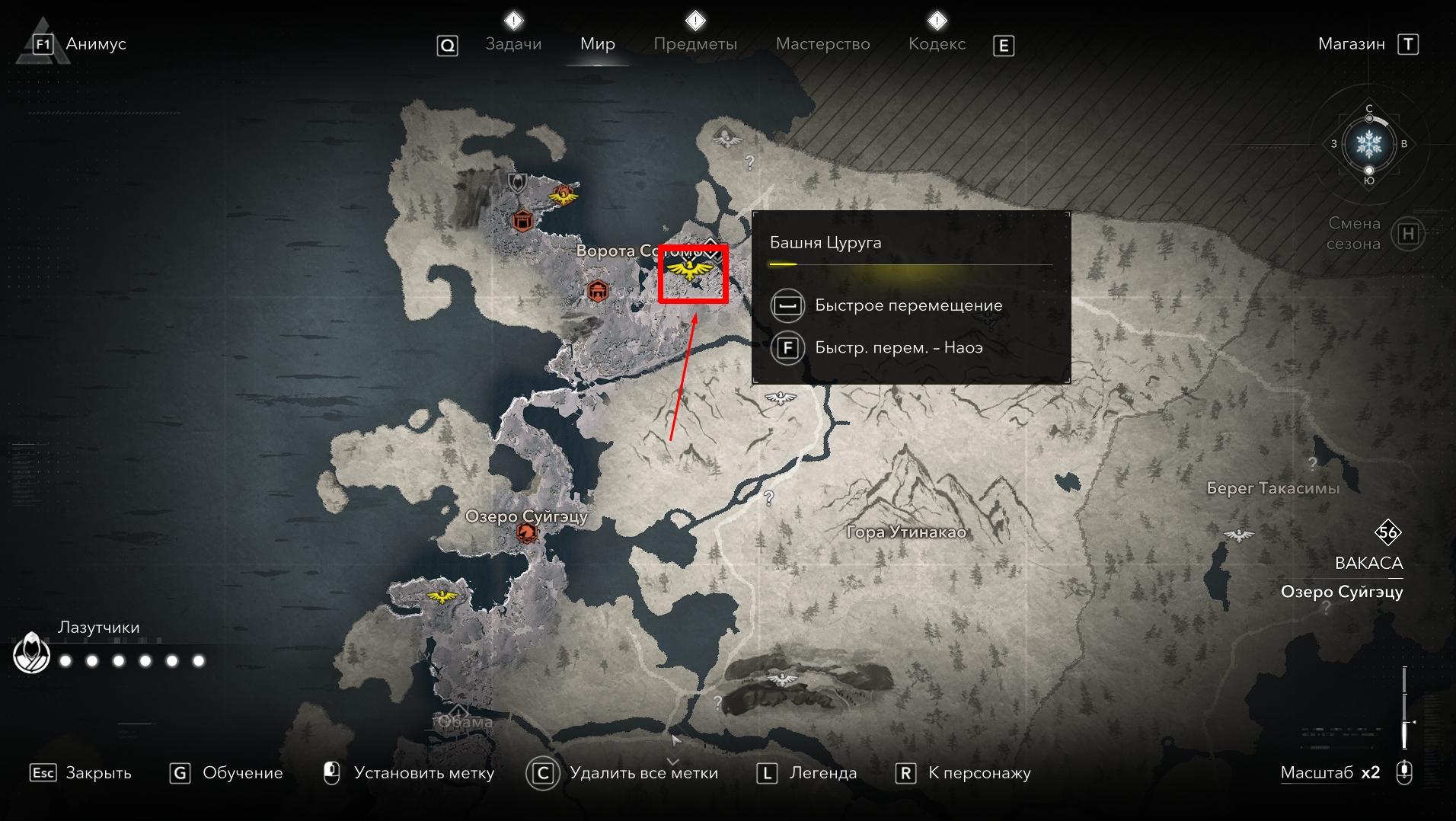Click Удалить все метки
Viewport: 1456px width, 821px height.
coord(643,773)
